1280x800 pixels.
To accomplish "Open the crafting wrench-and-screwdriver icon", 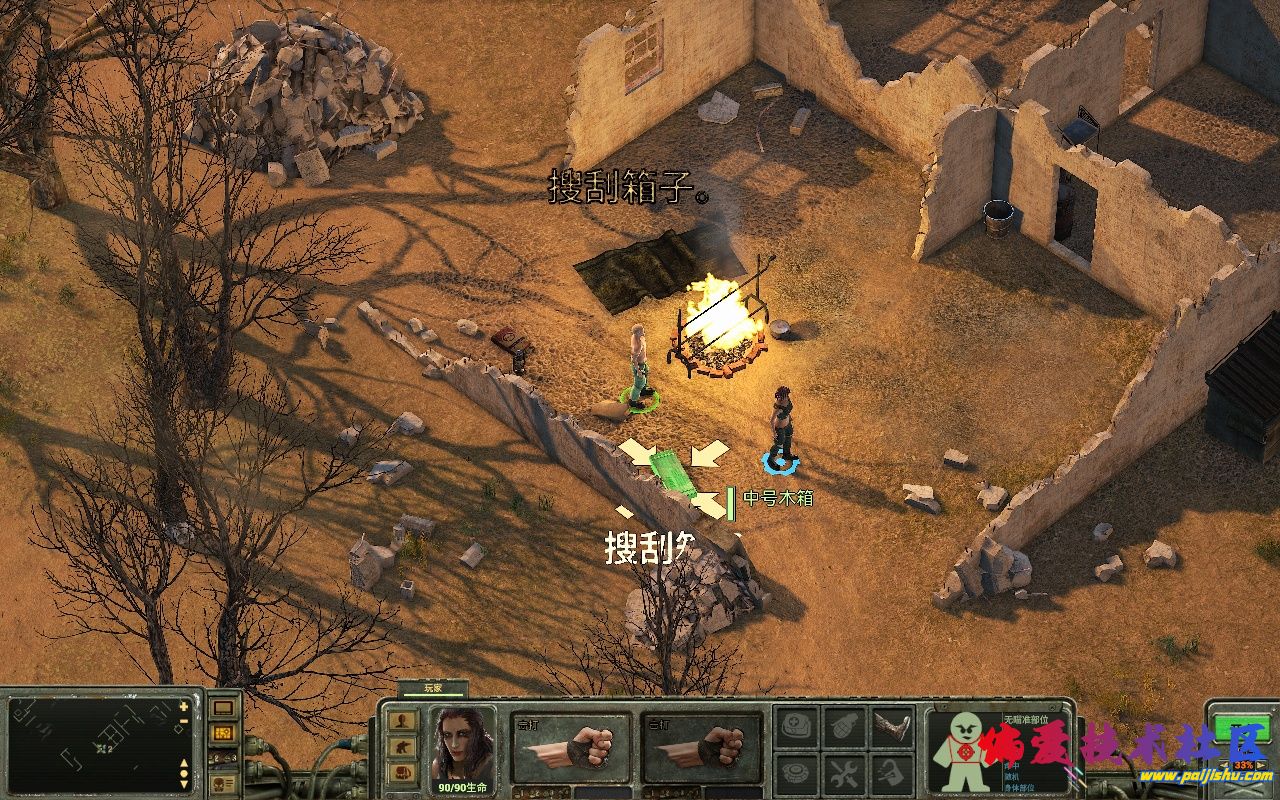I will 846,774.
